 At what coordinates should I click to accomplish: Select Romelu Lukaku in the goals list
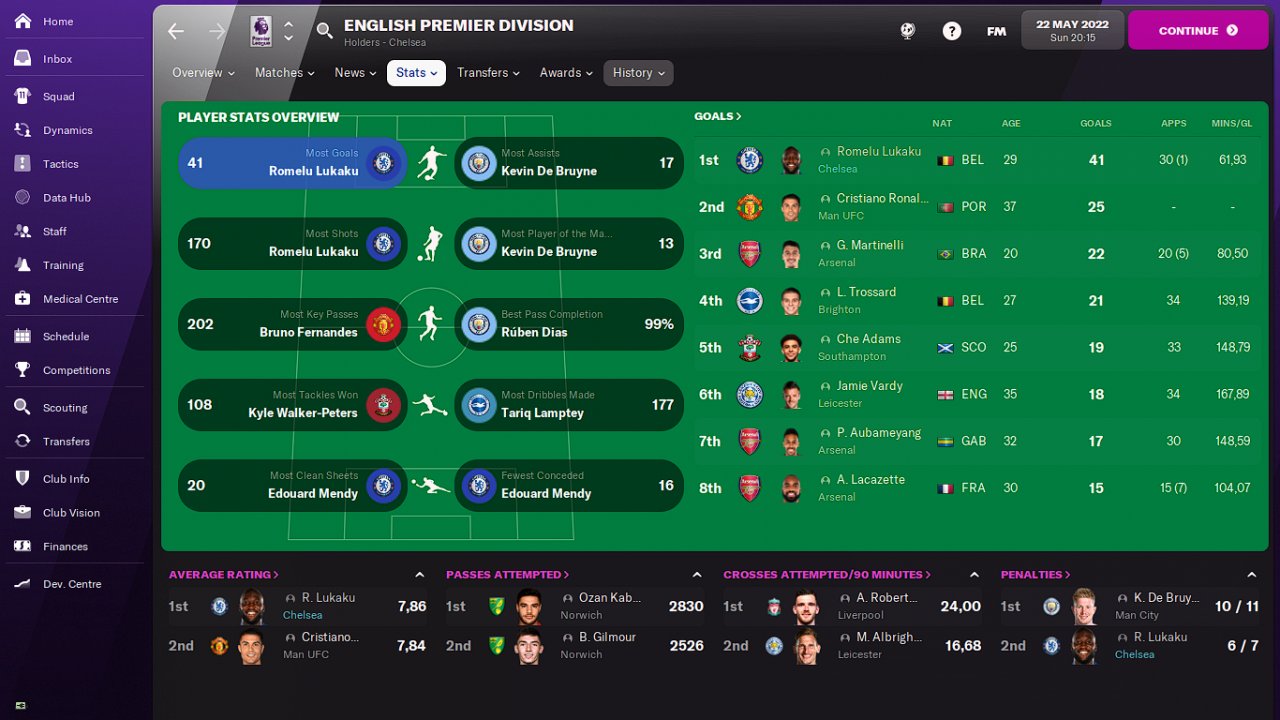[878, 152]
